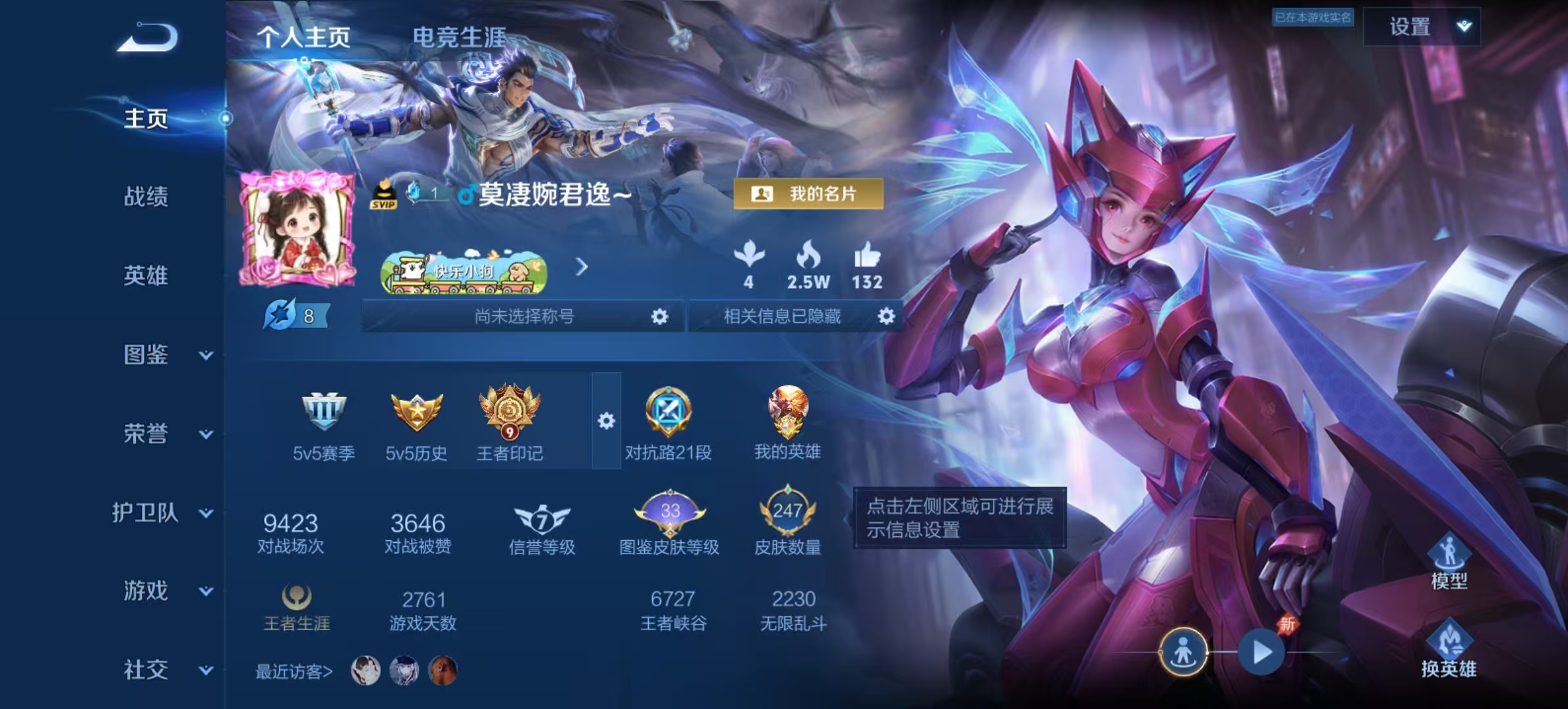Open the 设置 dropdown

pyautogui.click(x=1422, y=27)
